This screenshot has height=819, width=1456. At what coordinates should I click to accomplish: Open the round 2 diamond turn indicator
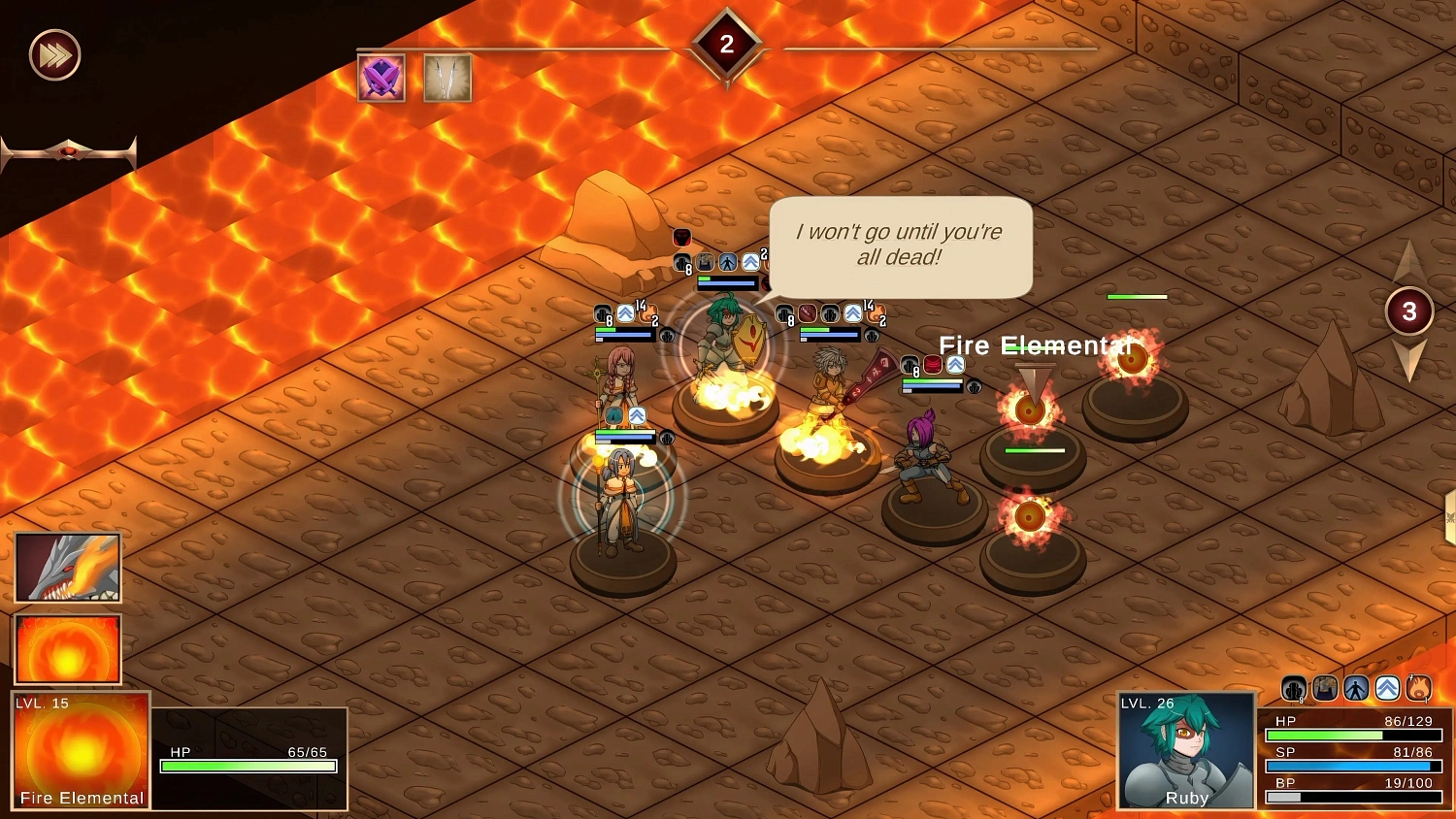click(x=726, y=41)
